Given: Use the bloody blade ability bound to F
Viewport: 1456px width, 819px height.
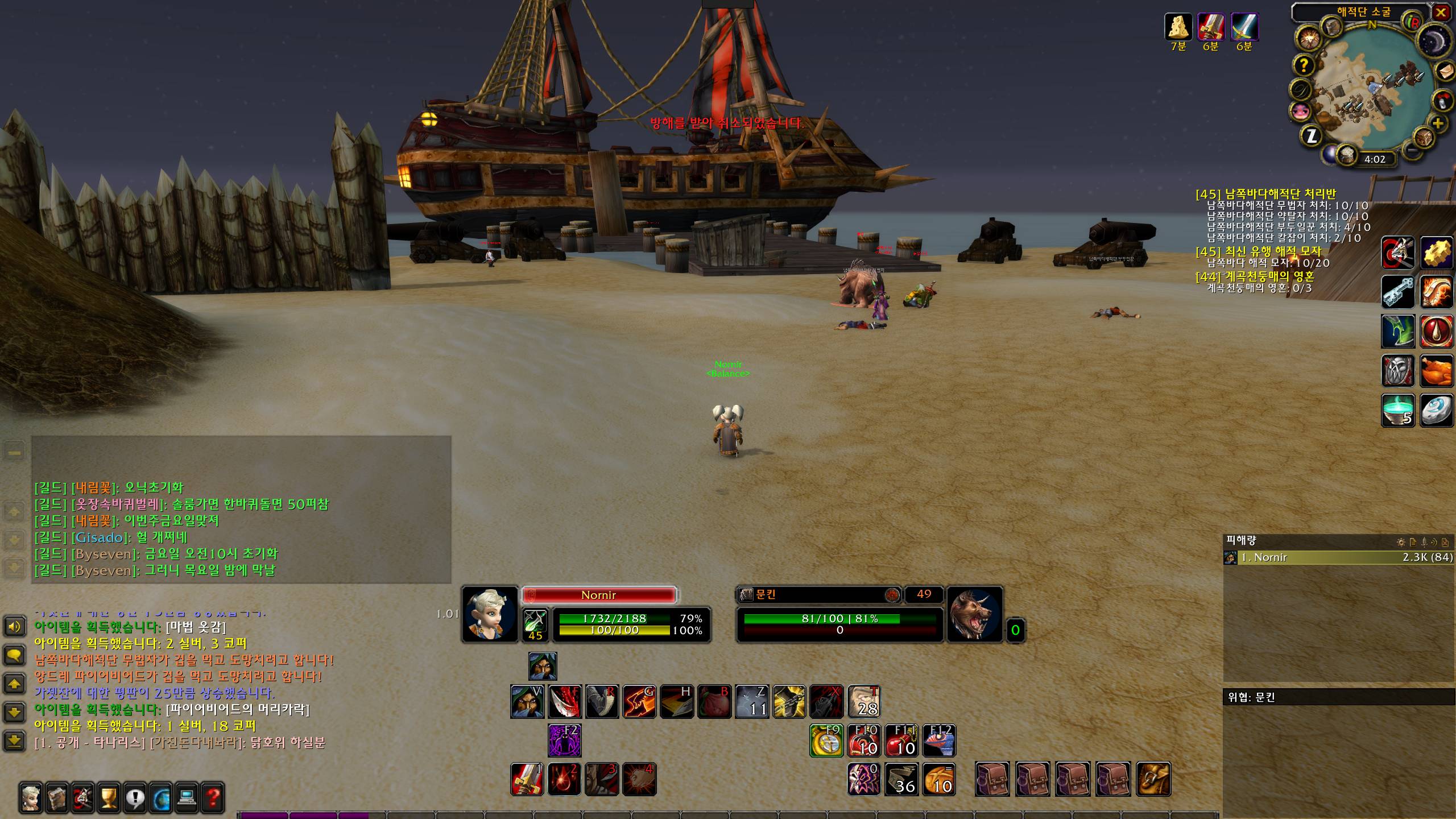Looking at the screenshot, I should [564, 701].
